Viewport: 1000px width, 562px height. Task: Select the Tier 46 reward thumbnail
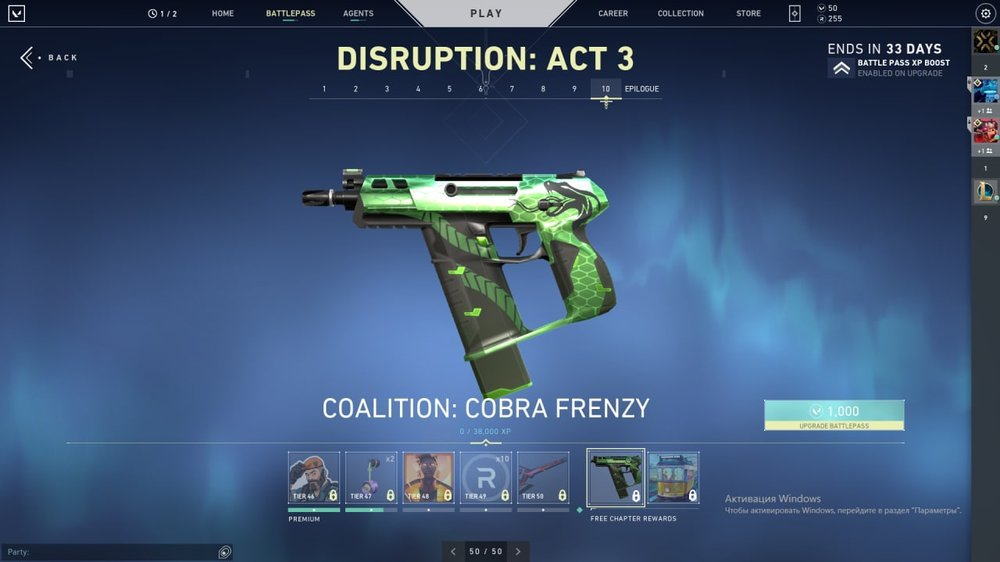tap(314, 477)
